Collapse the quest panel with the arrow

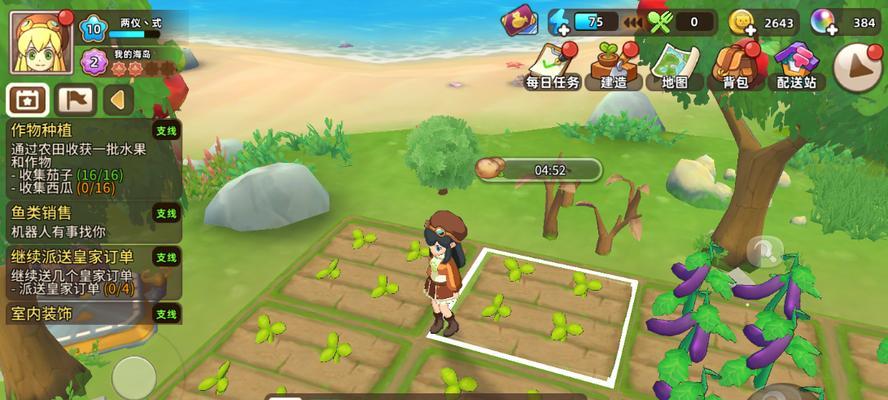119,99
